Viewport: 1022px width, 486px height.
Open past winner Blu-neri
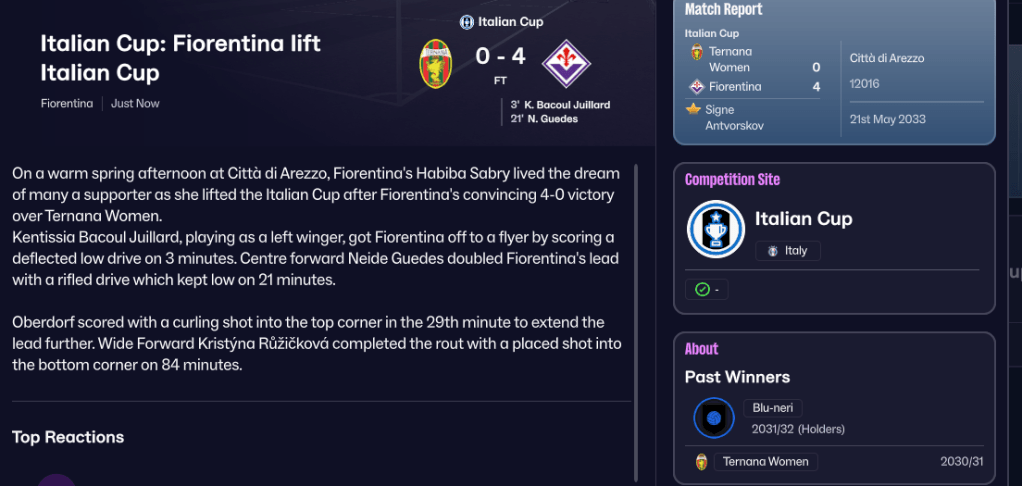coord(772,408)
